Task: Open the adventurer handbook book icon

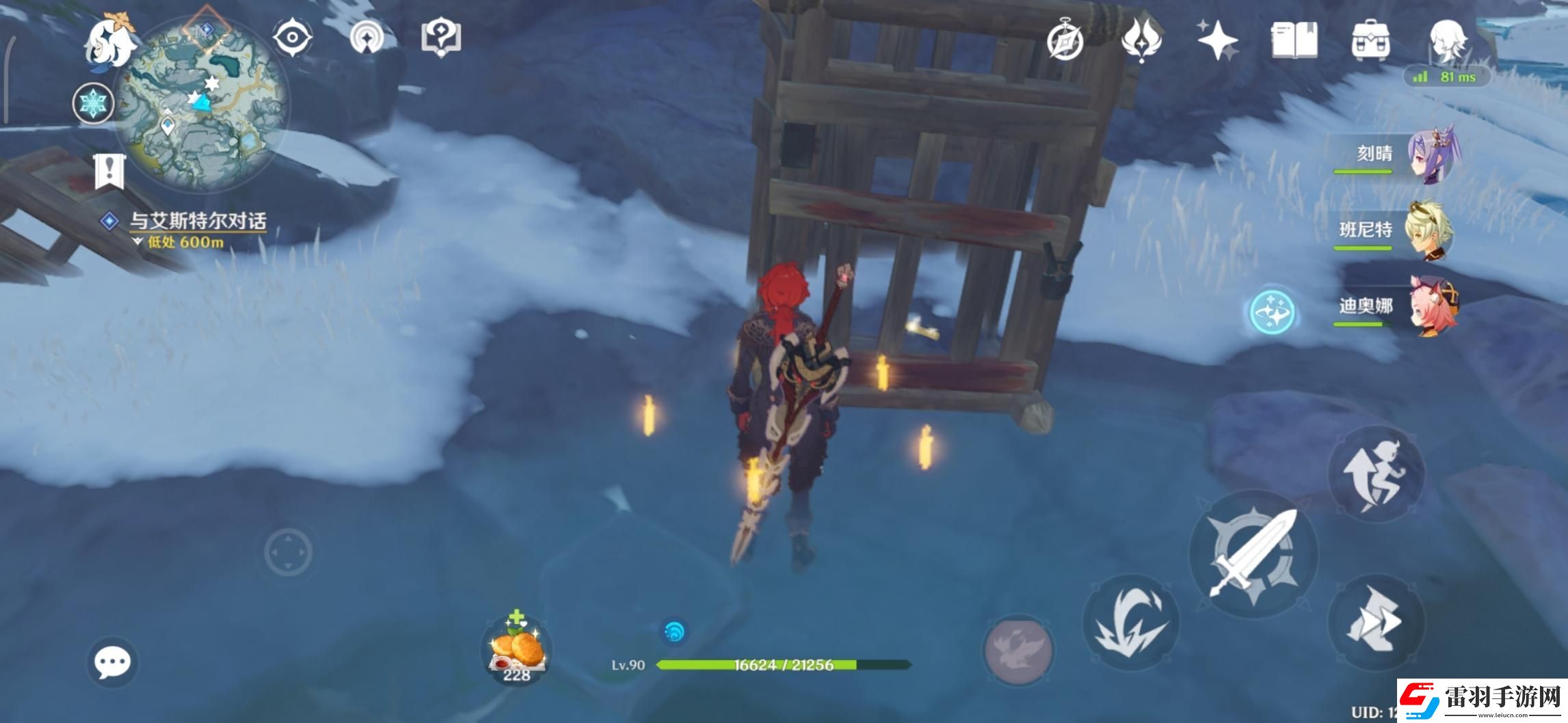Action: coord(1294,40)
